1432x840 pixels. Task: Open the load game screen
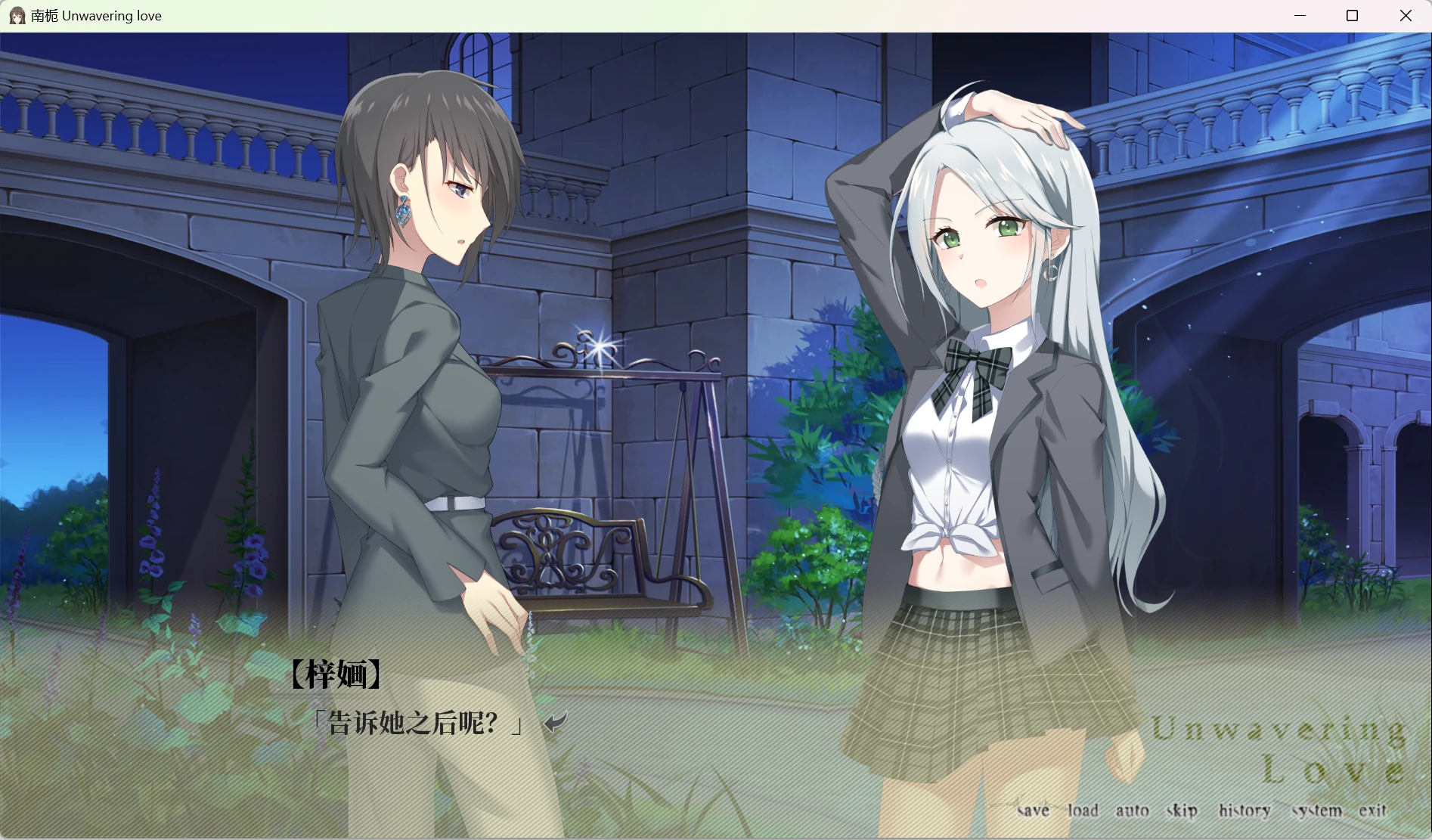(1084, 809)
